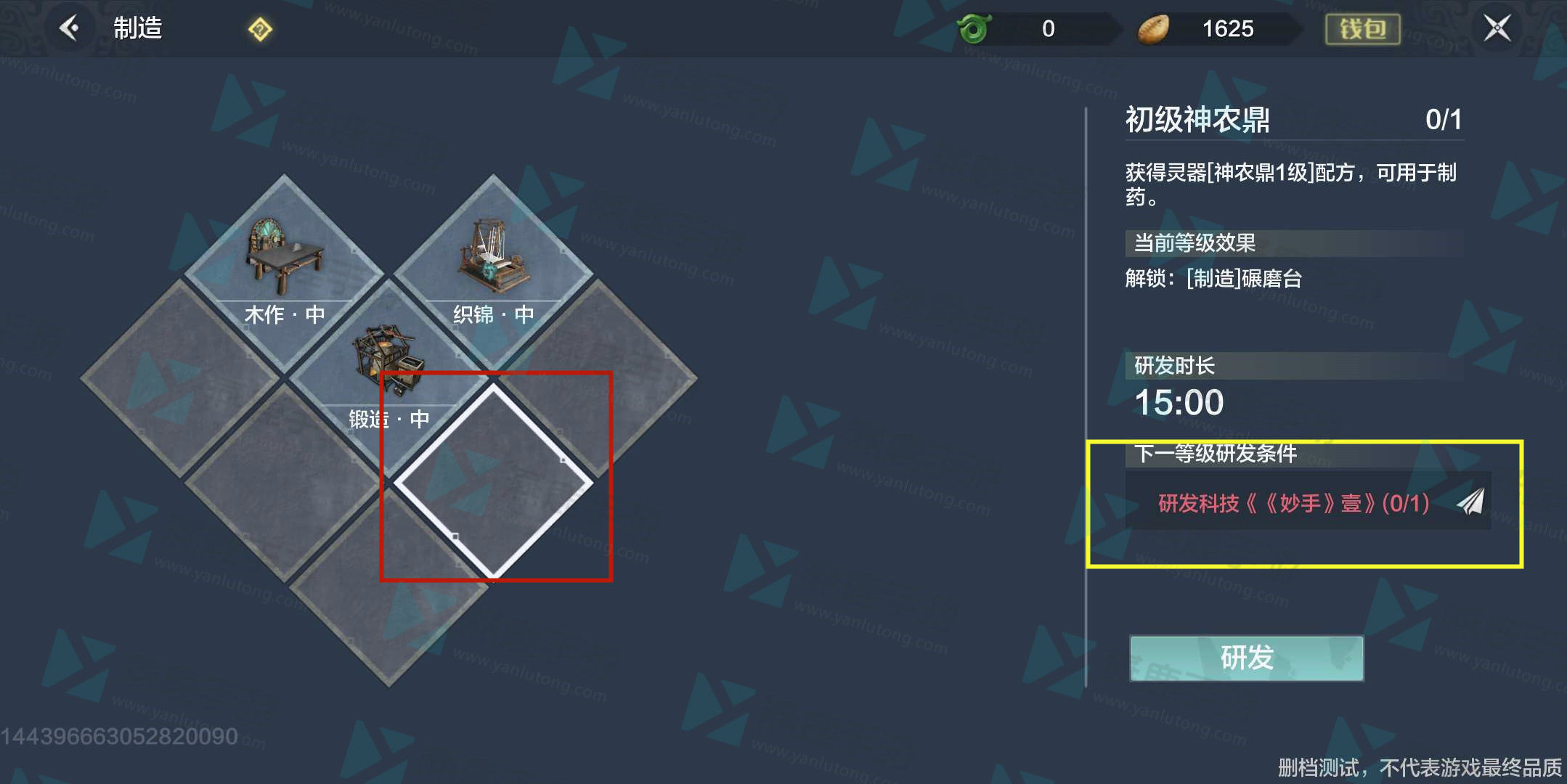Select the 木作·中 woodworking tile

pos(284,269)
